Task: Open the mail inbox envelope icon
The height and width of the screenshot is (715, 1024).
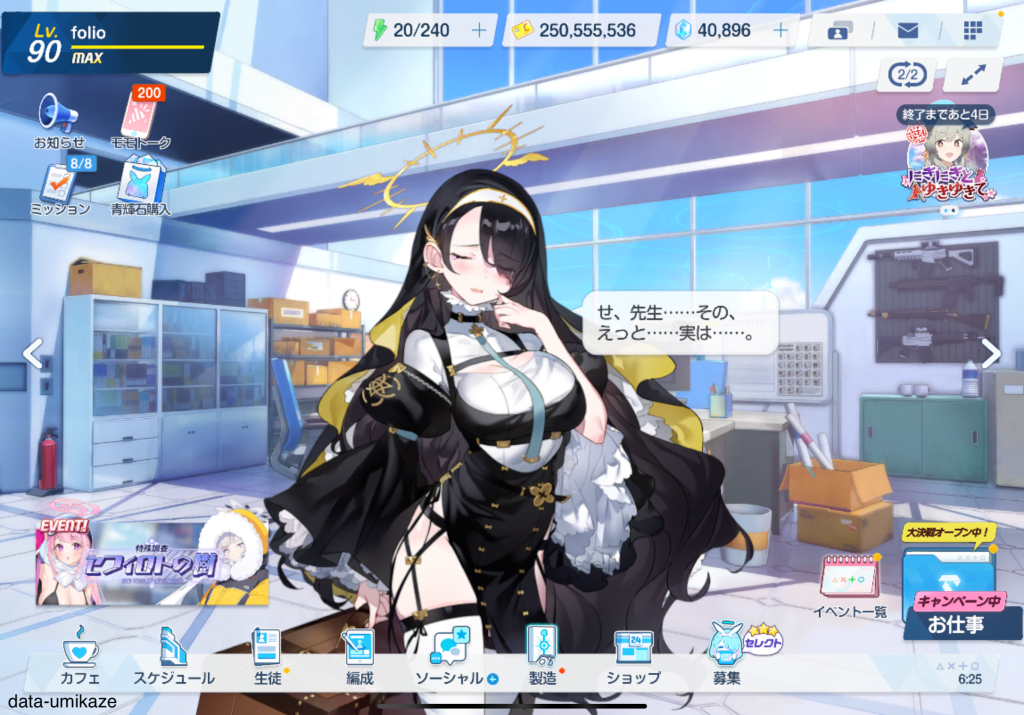Action: [907, 31]
